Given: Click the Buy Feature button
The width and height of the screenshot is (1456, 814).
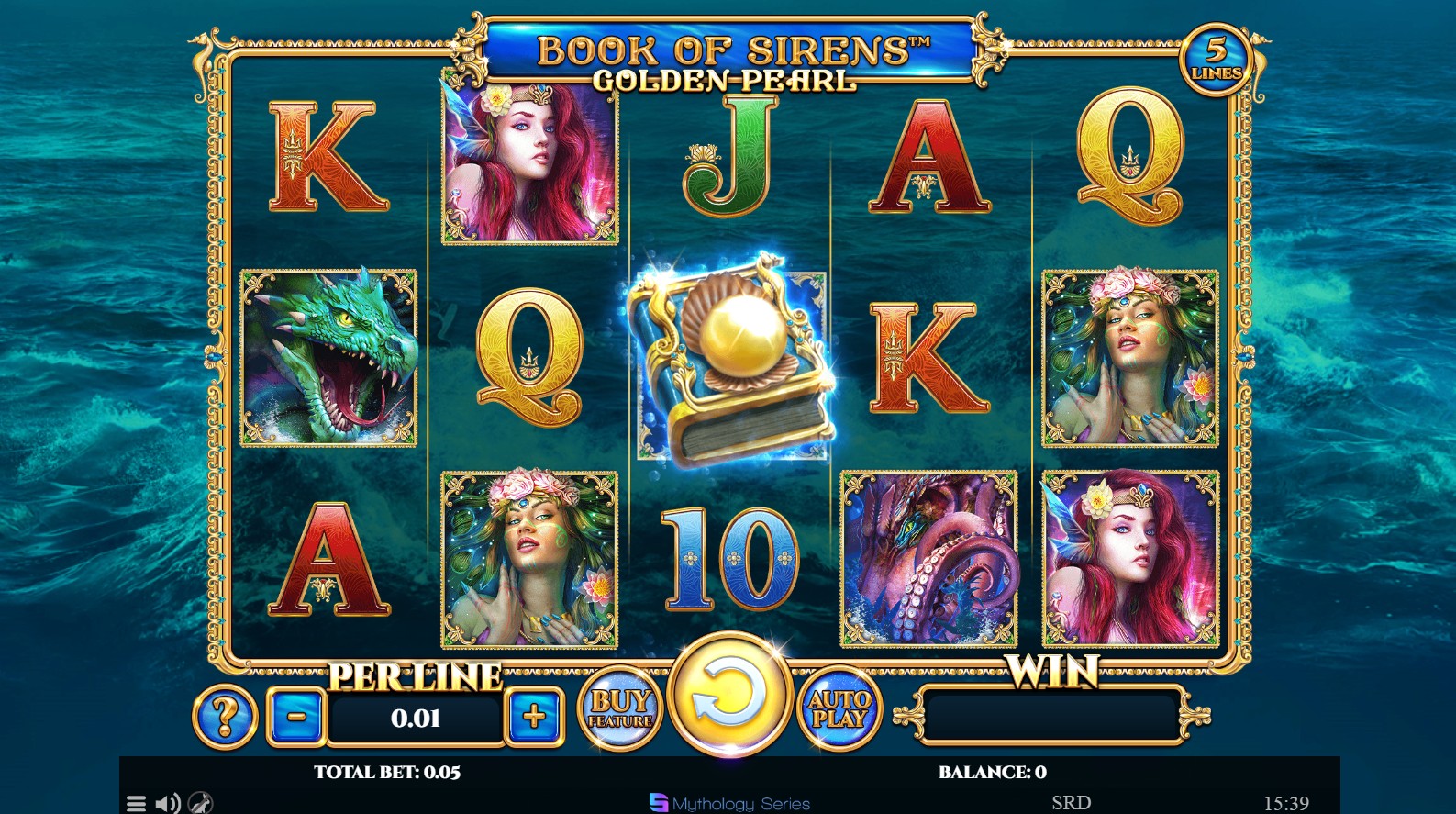Looking at the screenshot, I should (x=620, y=708).
